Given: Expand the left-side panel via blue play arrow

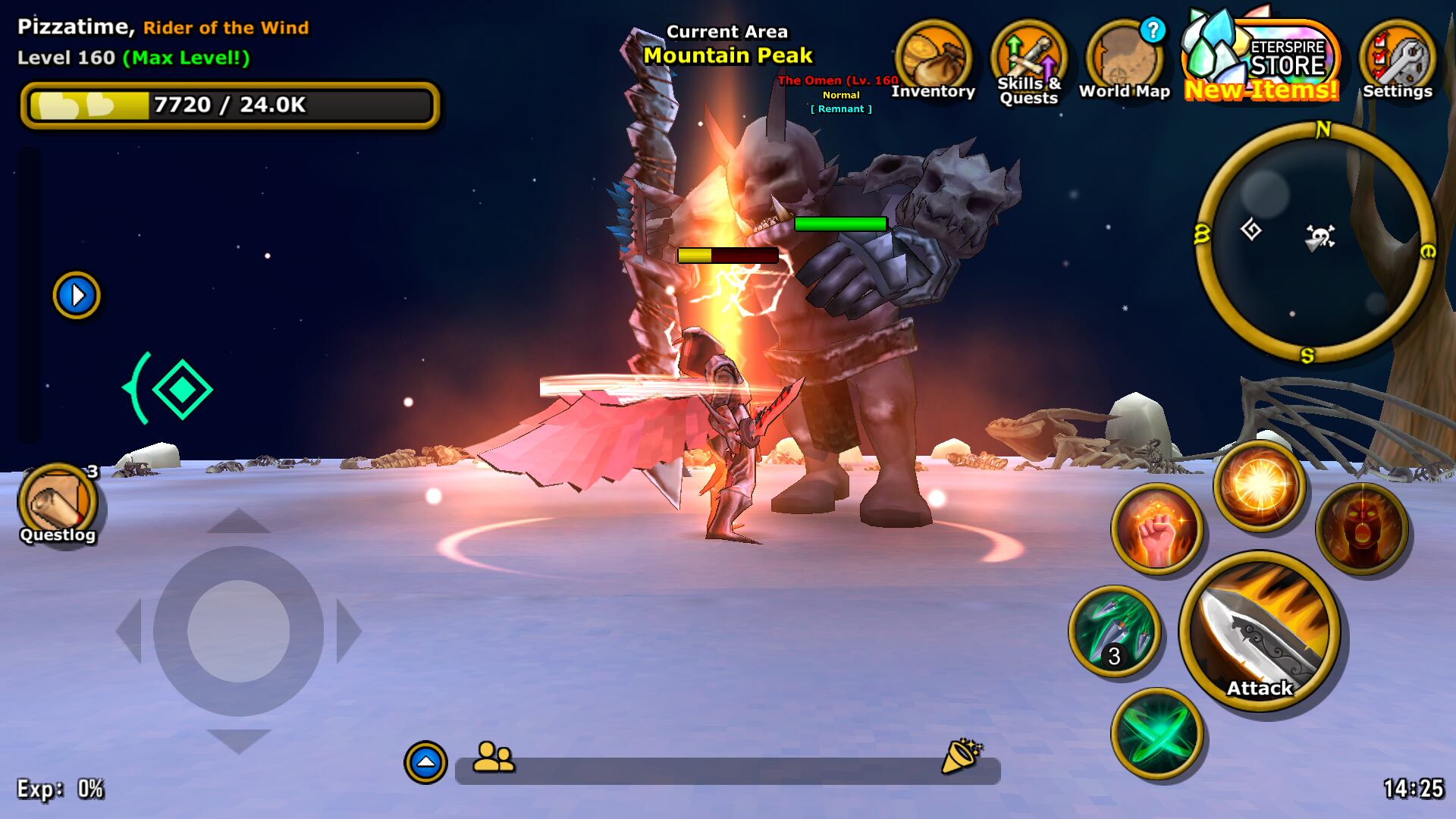Looking at the screenshot, I should tap(76, 296).
